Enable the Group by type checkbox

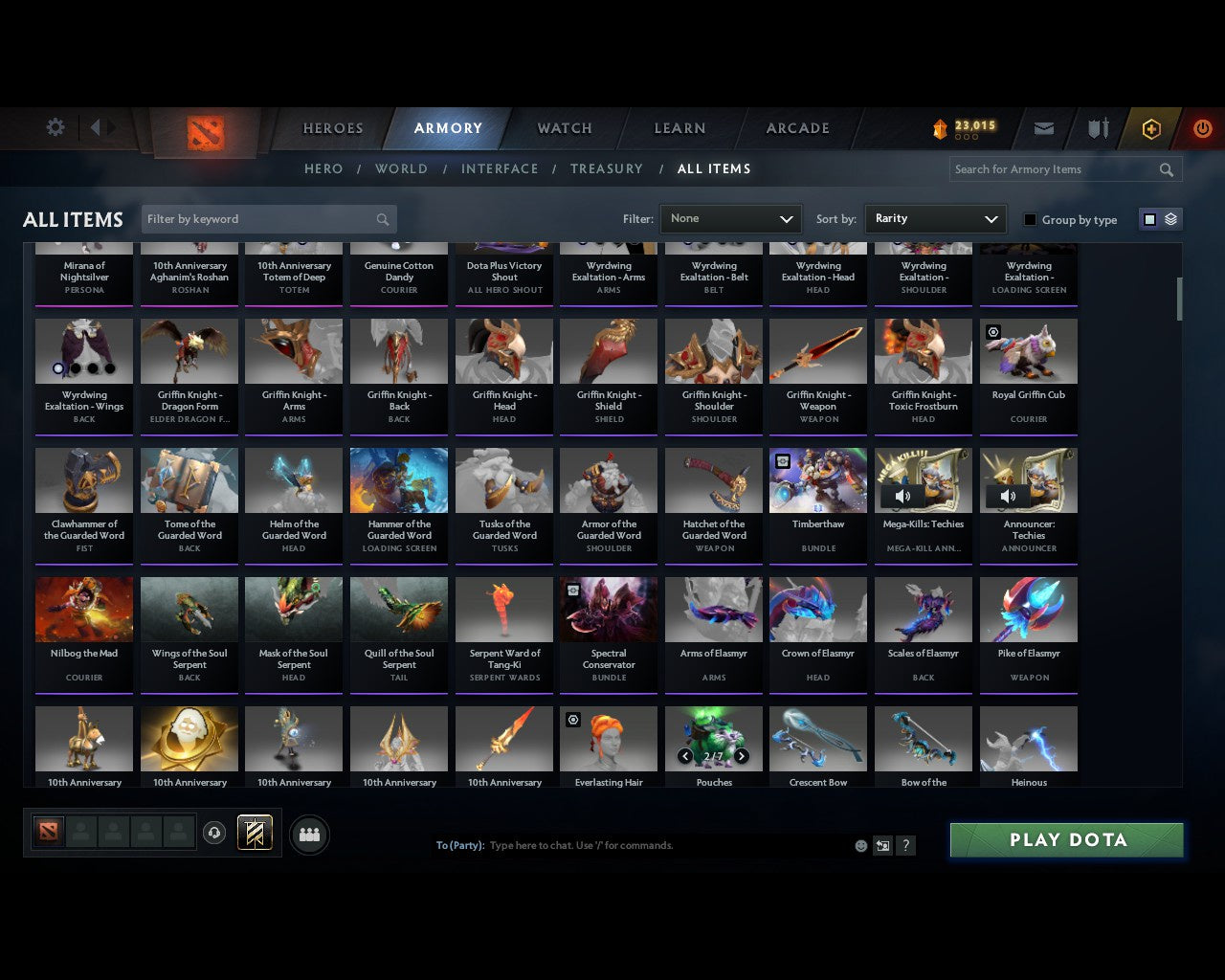(x=1030, y=219)
